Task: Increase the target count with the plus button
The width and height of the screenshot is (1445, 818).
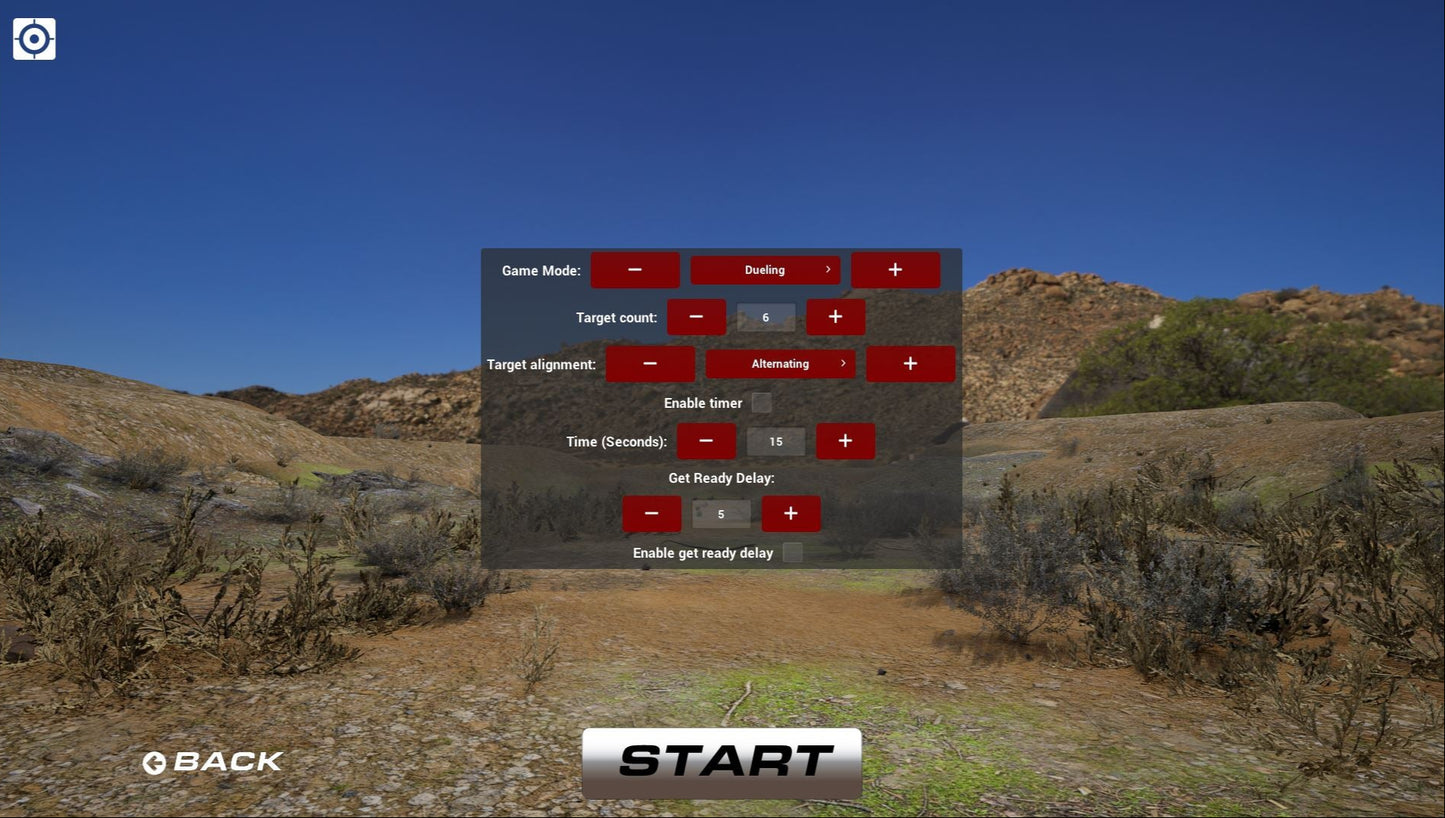Action: [x=835, y=316]
